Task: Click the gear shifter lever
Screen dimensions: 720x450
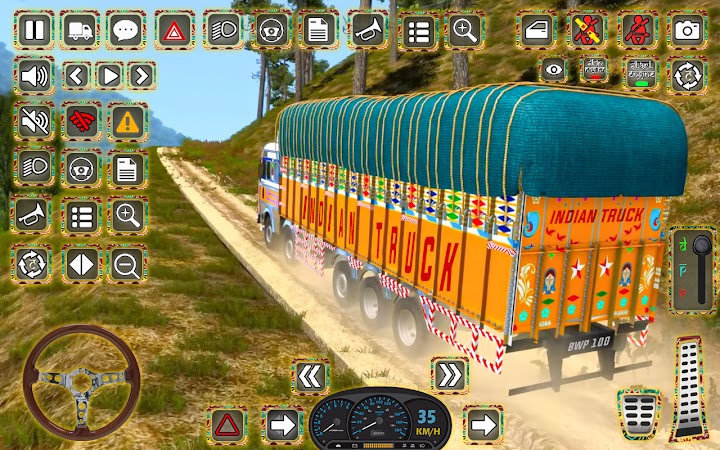Action: 685,271
